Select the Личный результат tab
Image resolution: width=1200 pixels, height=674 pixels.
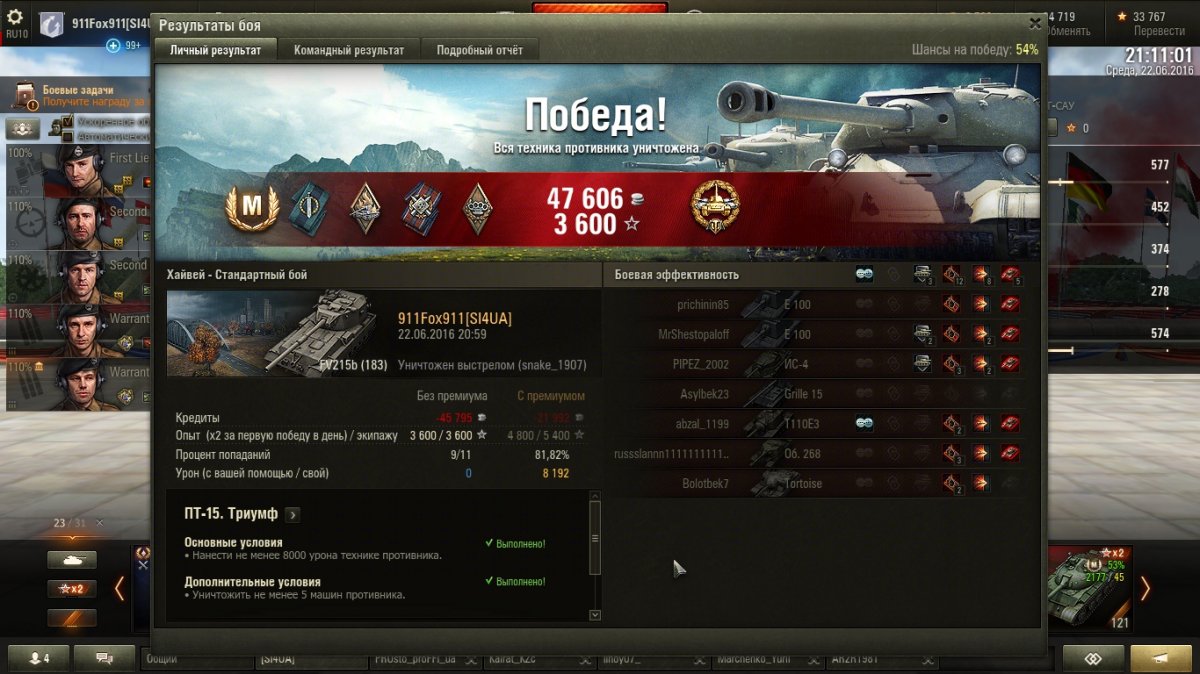[215, 50]
